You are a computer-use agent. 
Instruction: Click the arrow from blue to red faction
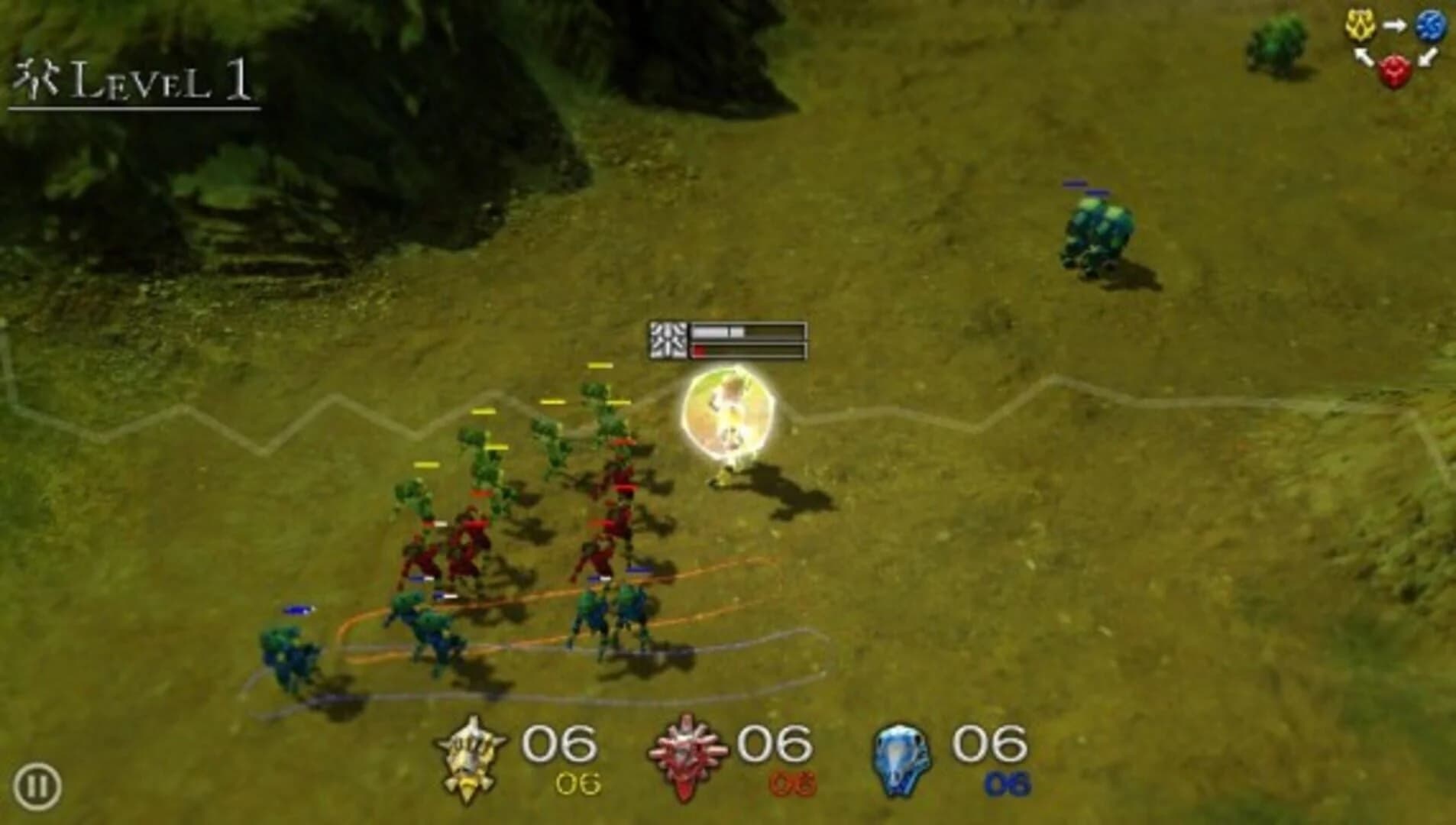pos(1426,57)
